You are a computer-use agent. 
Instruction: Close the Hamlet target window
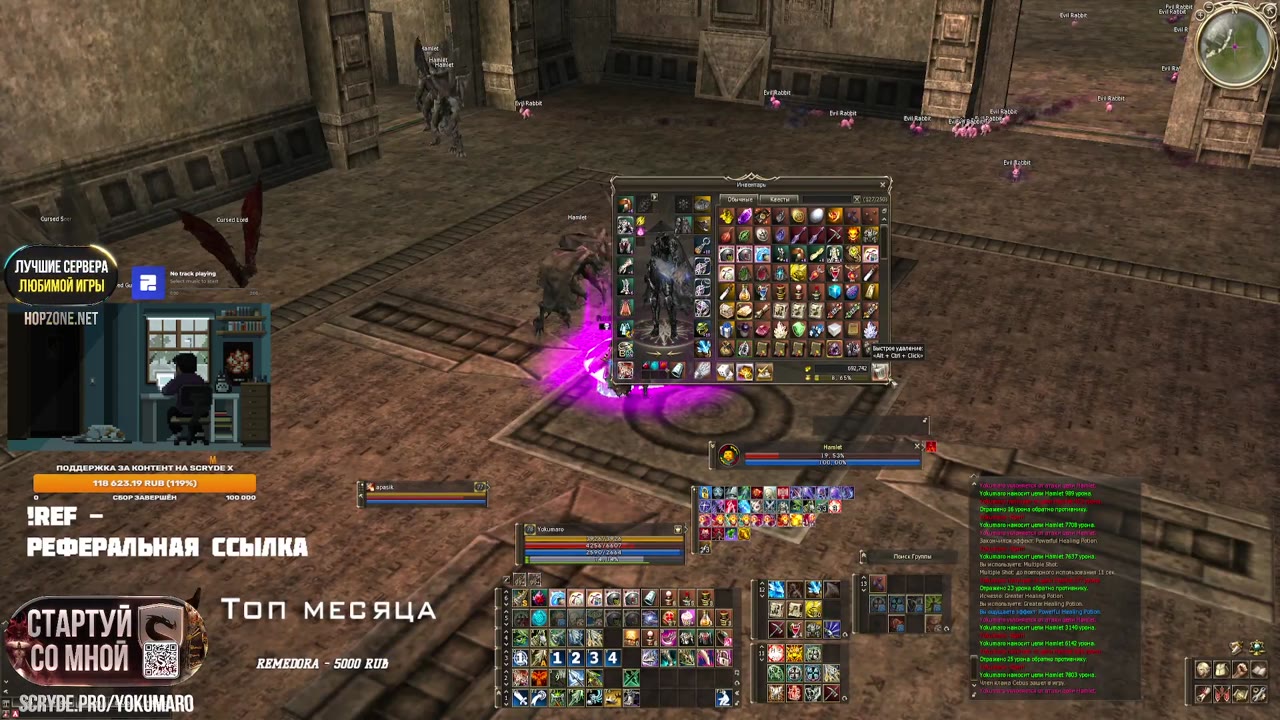point(917,446)
